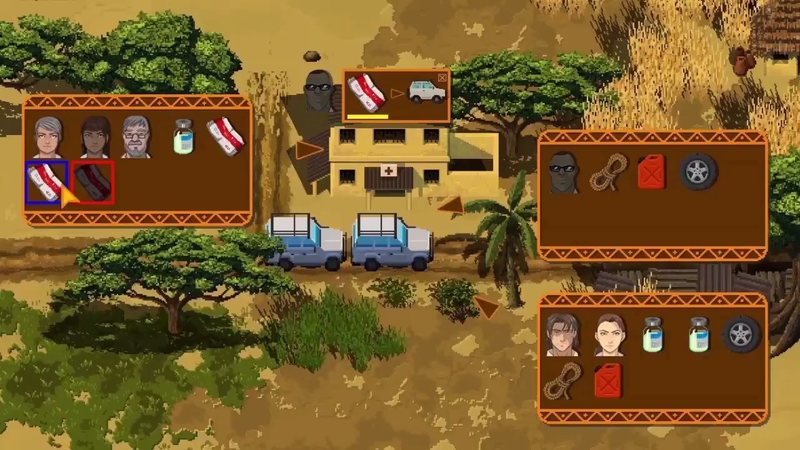Image resolution: width=800 pixels, height=450 pixels.
Task: Select the sunglasses man portrait beside the rope
Action: click(x=564, y=172)
